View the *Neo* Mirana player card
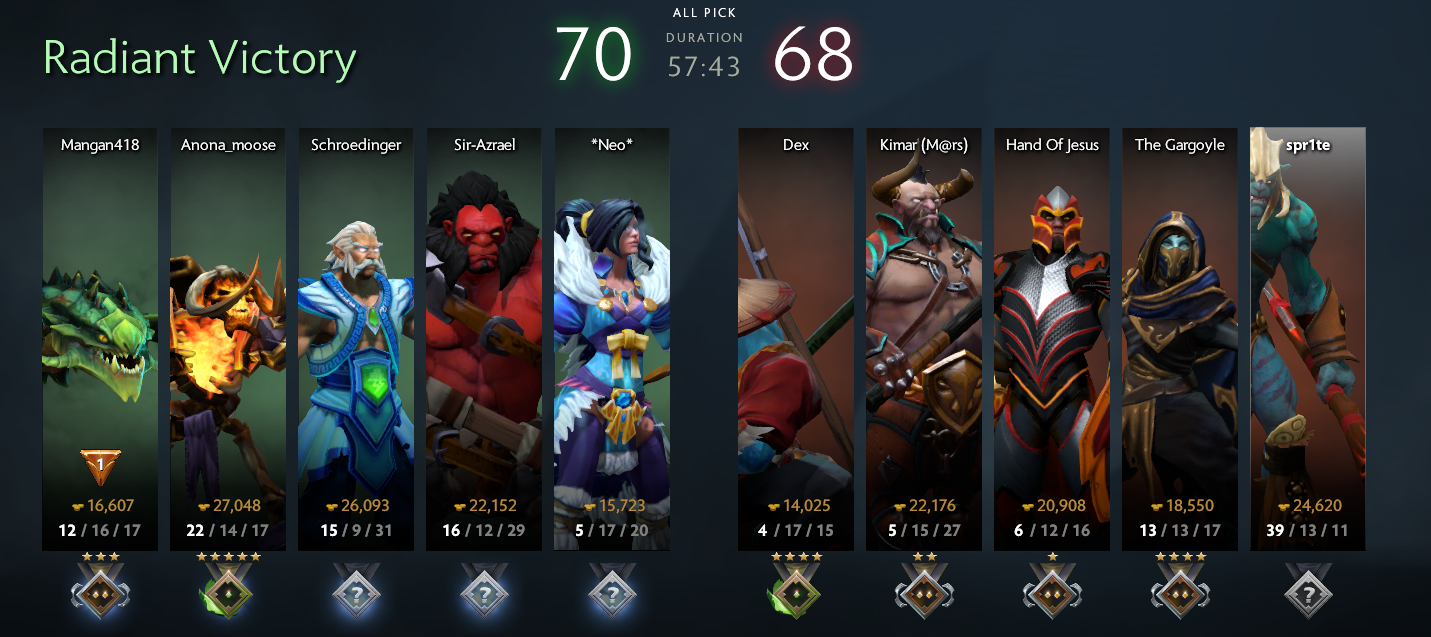Image resolution: width=1431 pixels, height=637 pixels. (611, 338)
